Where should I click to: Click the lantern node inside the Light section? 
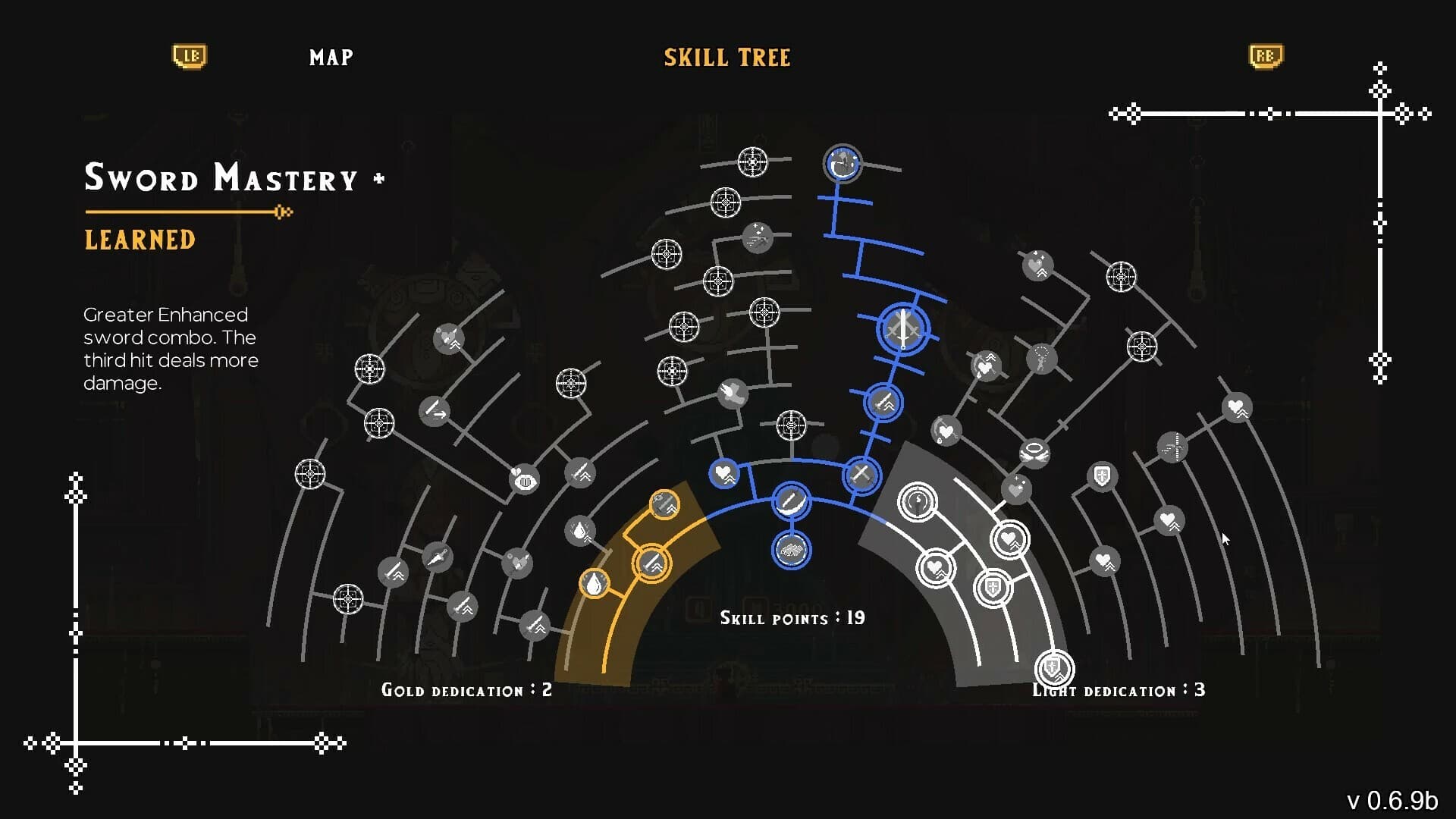click(x=918, y=501)
